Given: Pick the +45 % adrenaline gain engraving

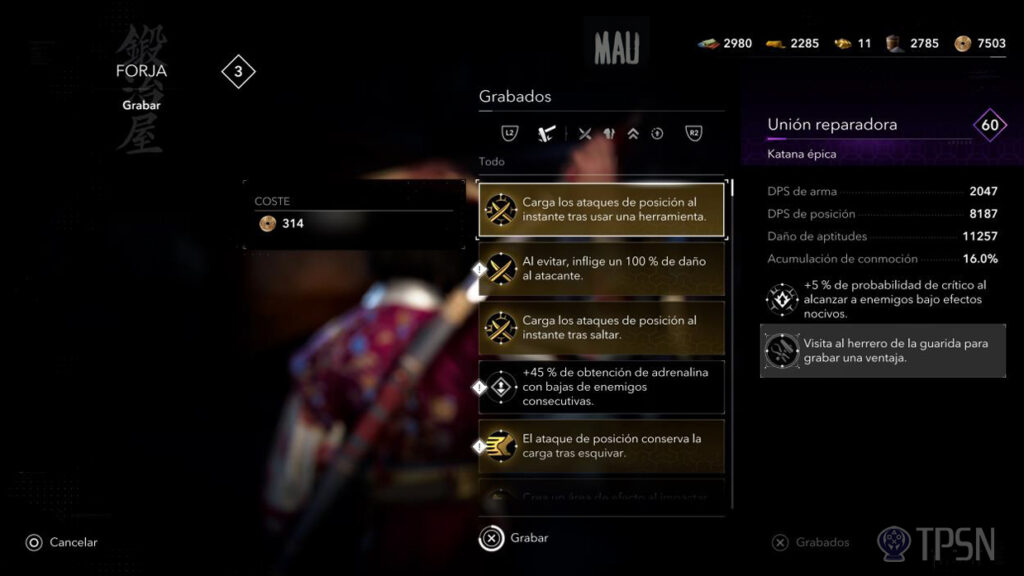Looking at the screenshot, I should [602, 387].
